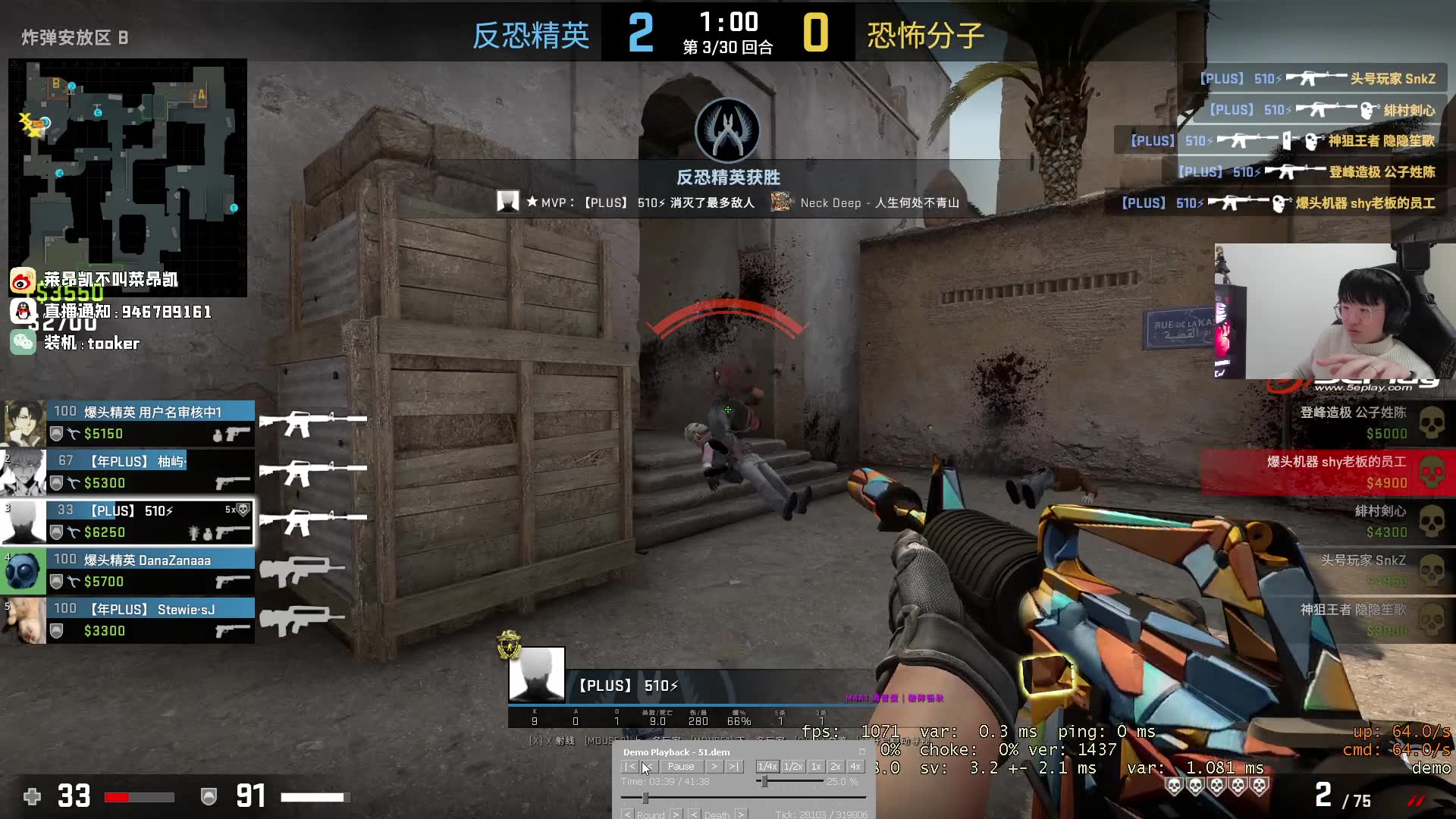Advance to the next Round in the demo

[676, 814]
